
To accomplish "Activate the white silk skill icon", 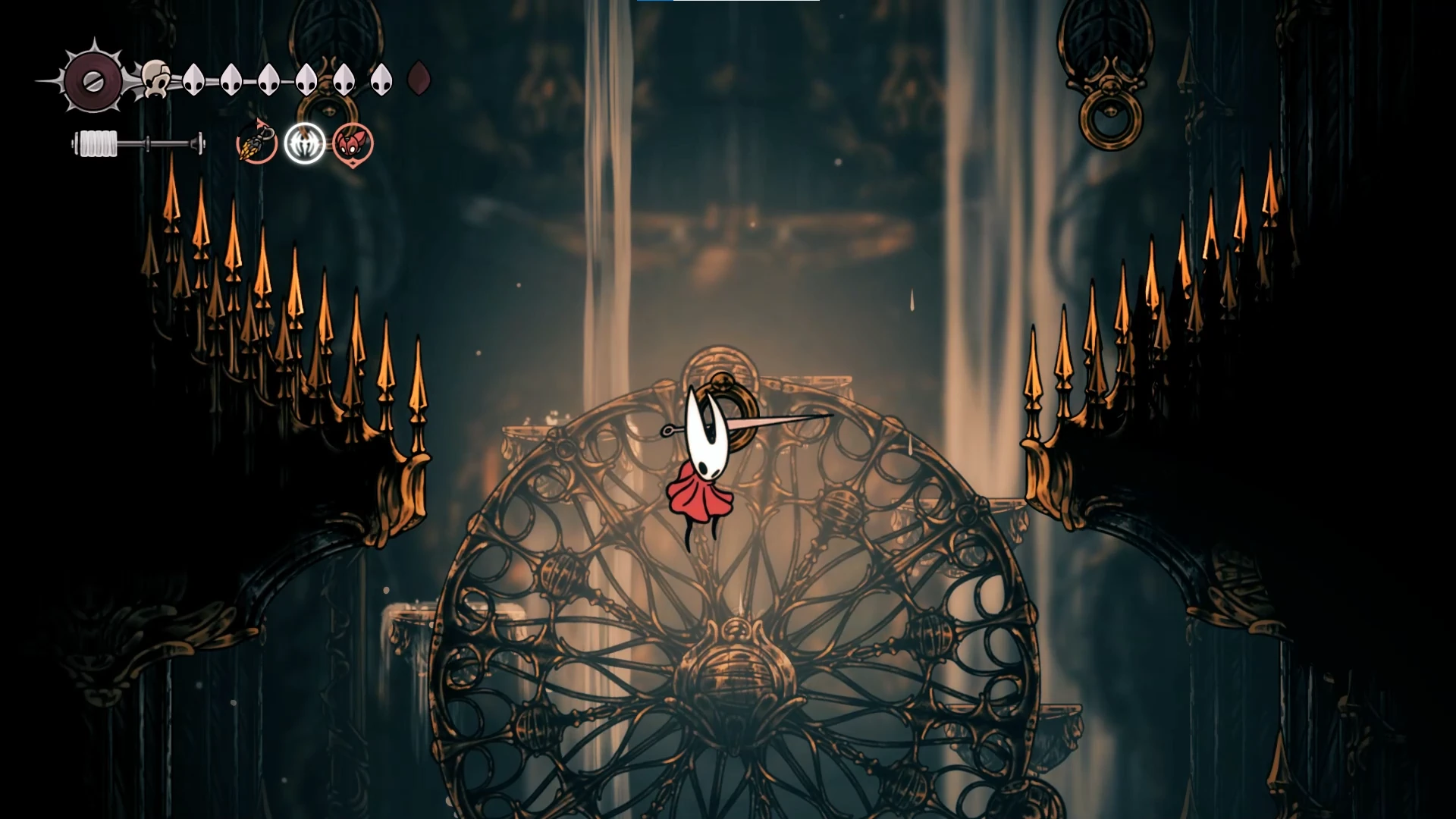I will 305,143.
